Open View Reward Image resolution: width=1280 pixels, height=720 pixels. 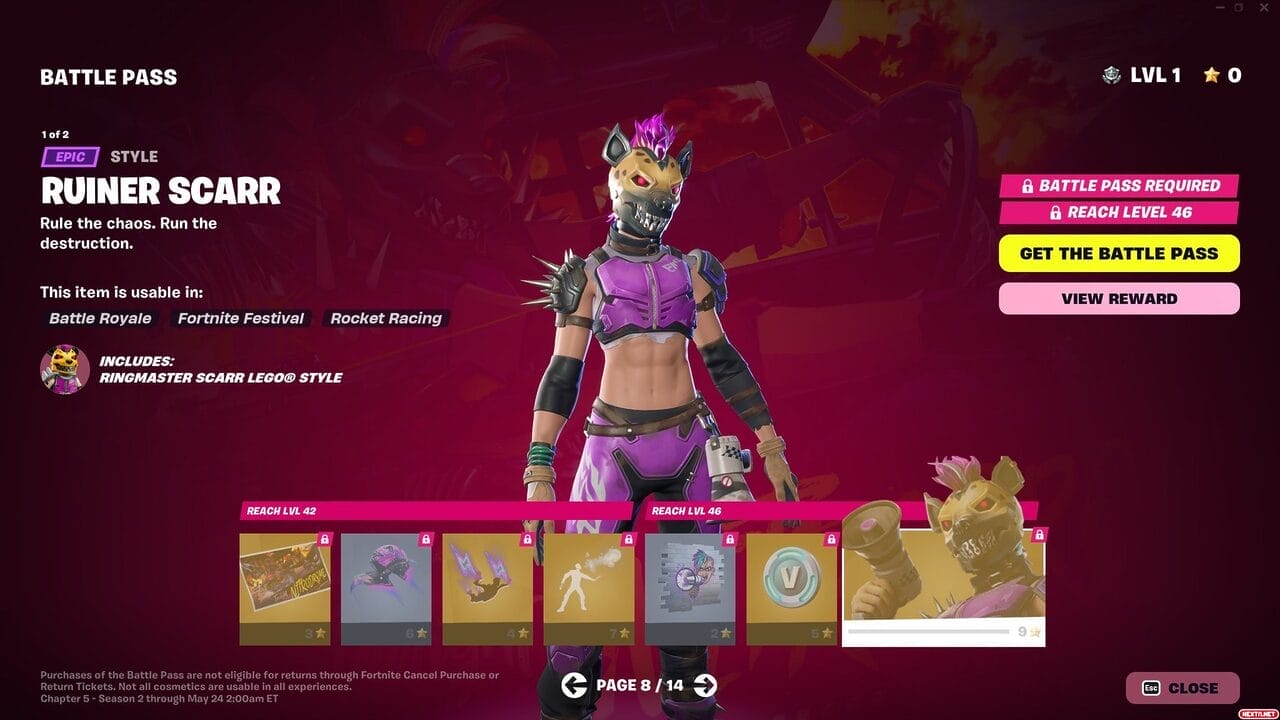tap(1119, 298)
